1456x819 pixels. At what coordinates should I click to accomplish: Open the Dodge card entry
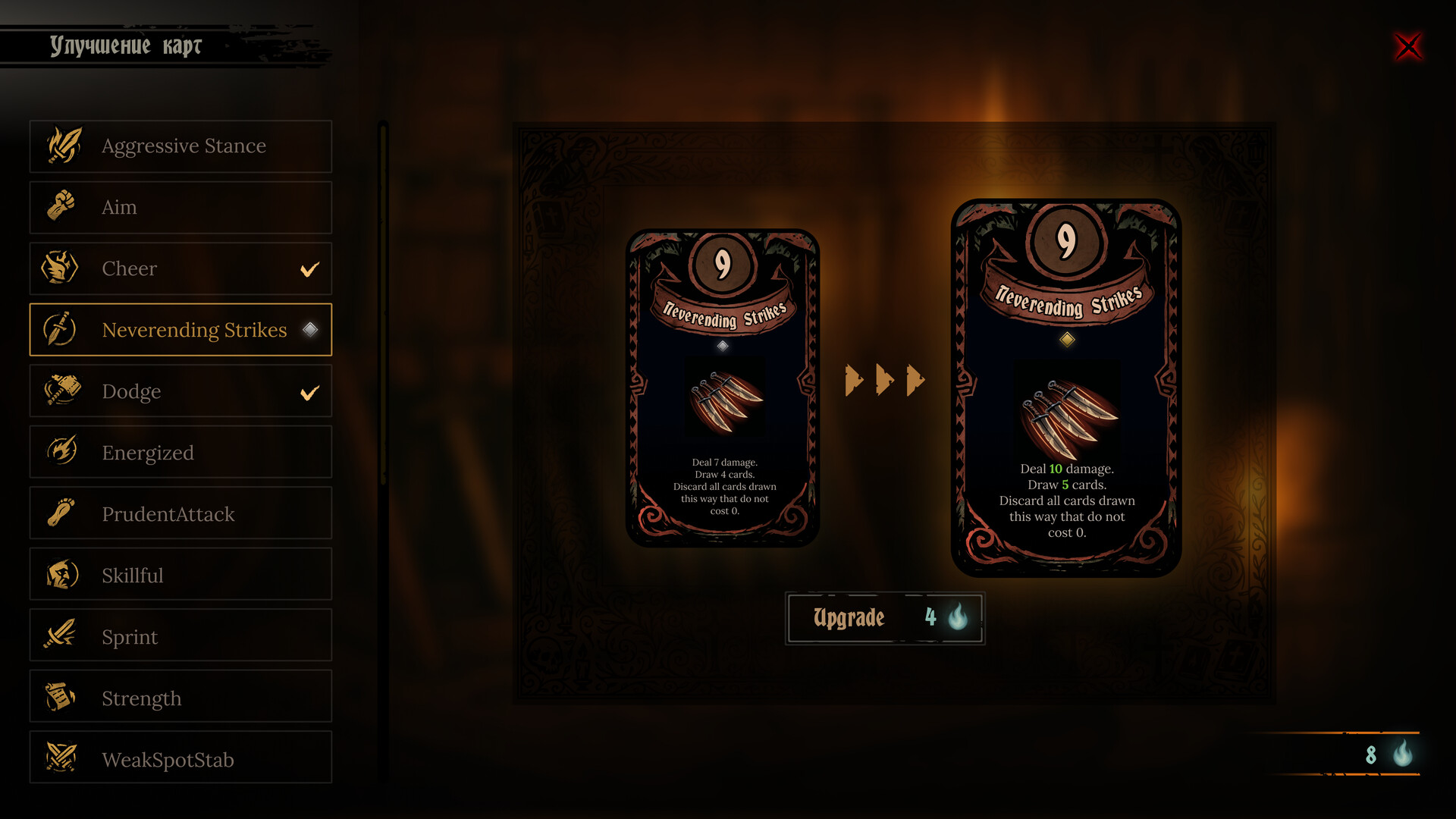click(x=180, y=391)
